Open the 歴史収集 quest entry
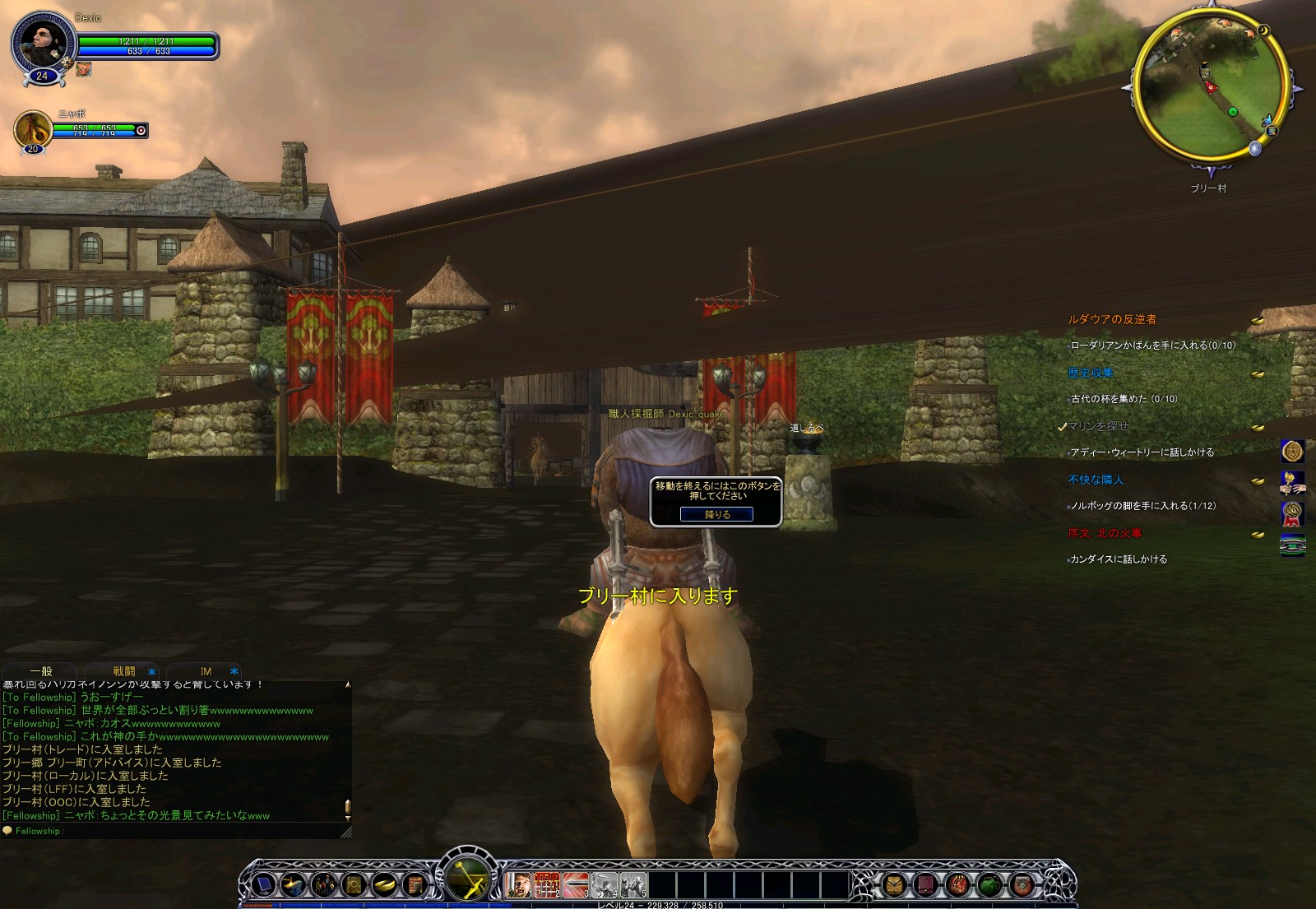Image resolution: width=1316 pixels, height=909 pixels. point(1091,373)
